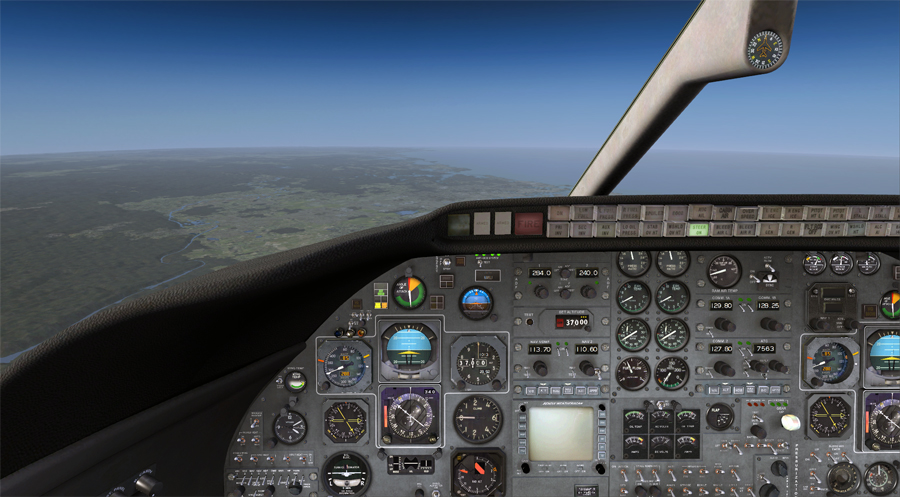Image resolution: width=900 pixels, height=497 pixels.
Task: Select the pilot's altimeter gauge
Action: click(478, 361)
